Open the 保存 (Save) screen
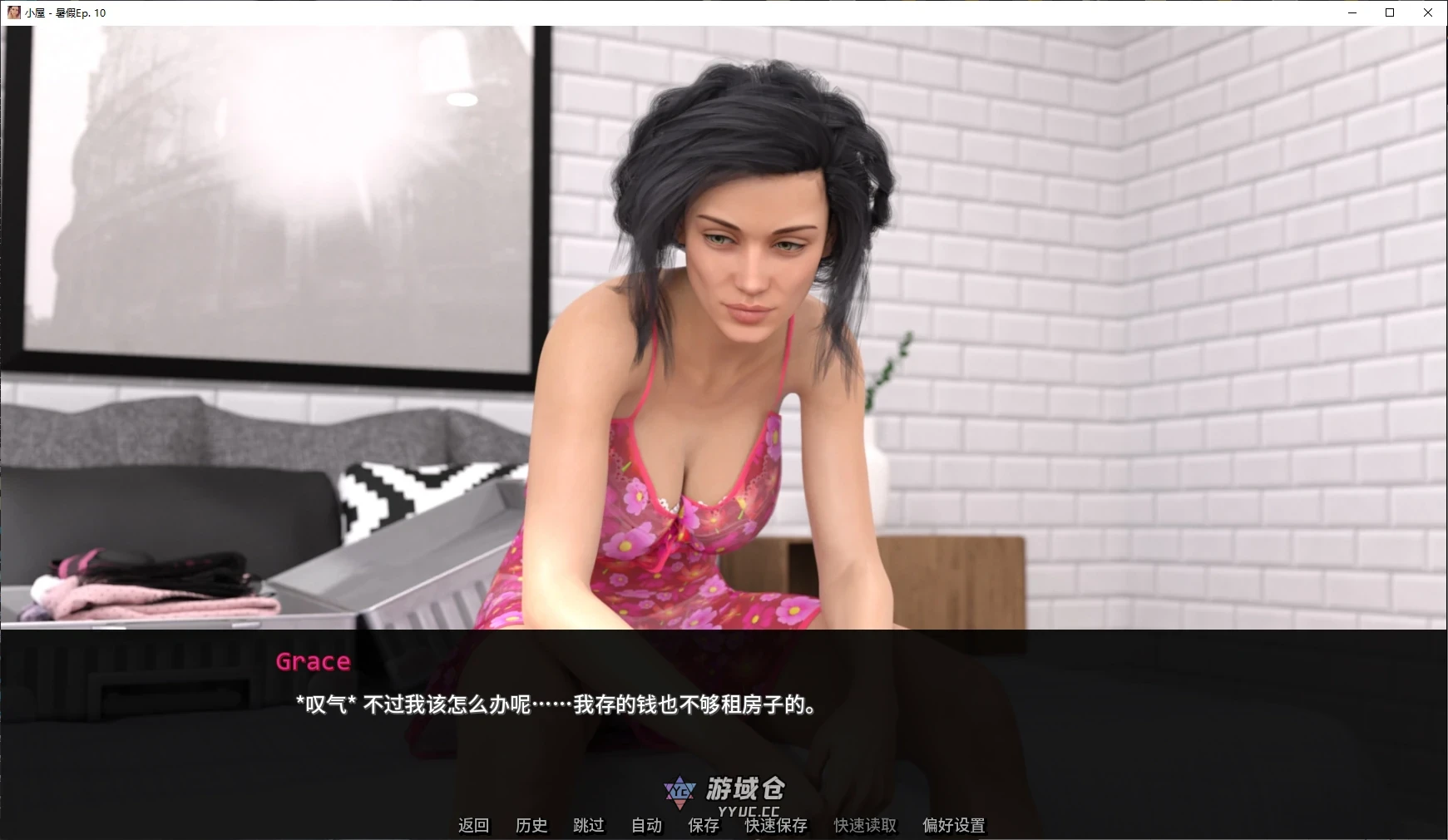This screenshot has height=840, width=1448. pyautogui.click(x=704, y=825)
